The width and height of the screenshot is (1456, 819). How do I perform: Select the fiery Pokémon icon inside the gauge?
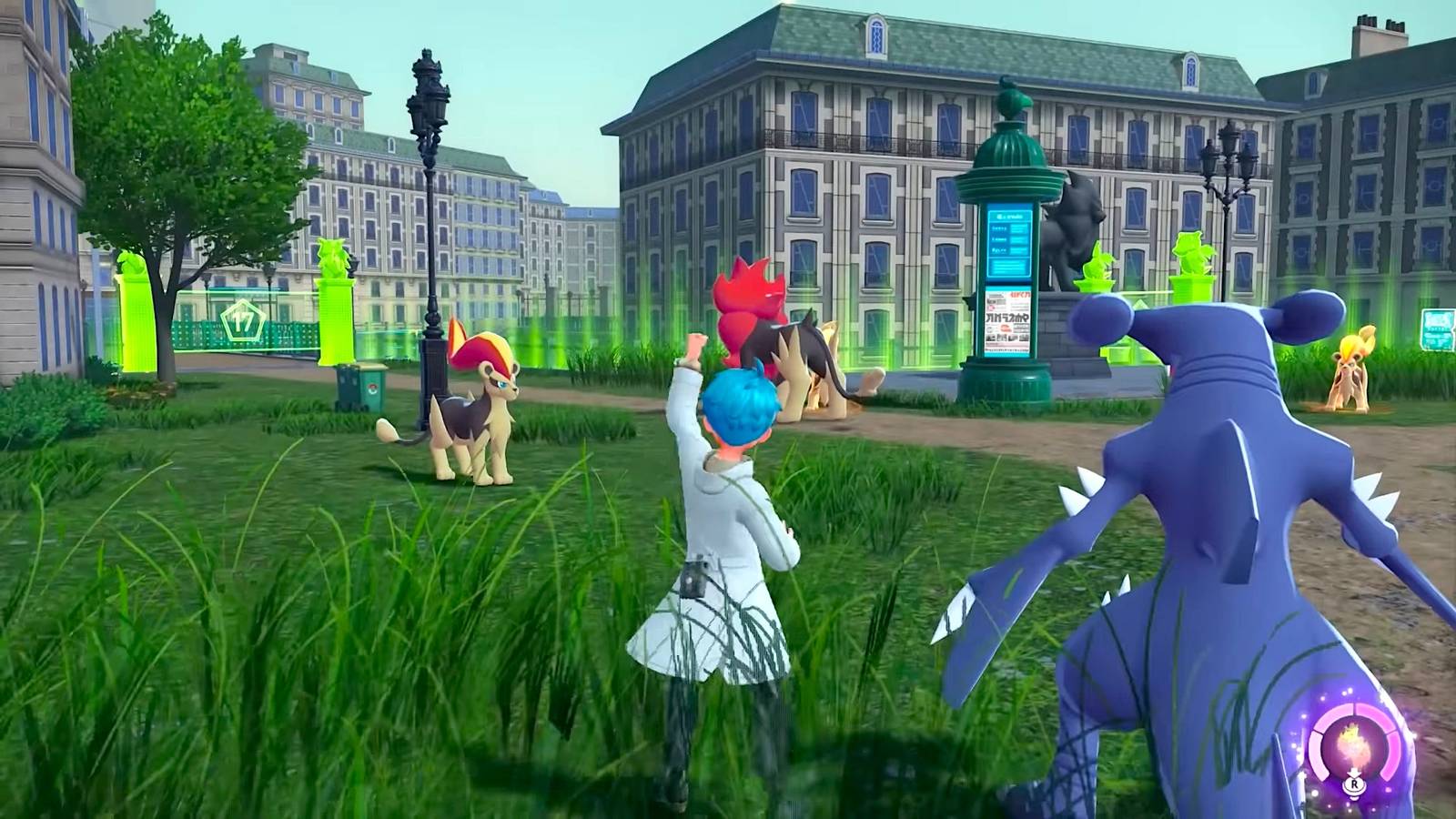(1353, 744)
